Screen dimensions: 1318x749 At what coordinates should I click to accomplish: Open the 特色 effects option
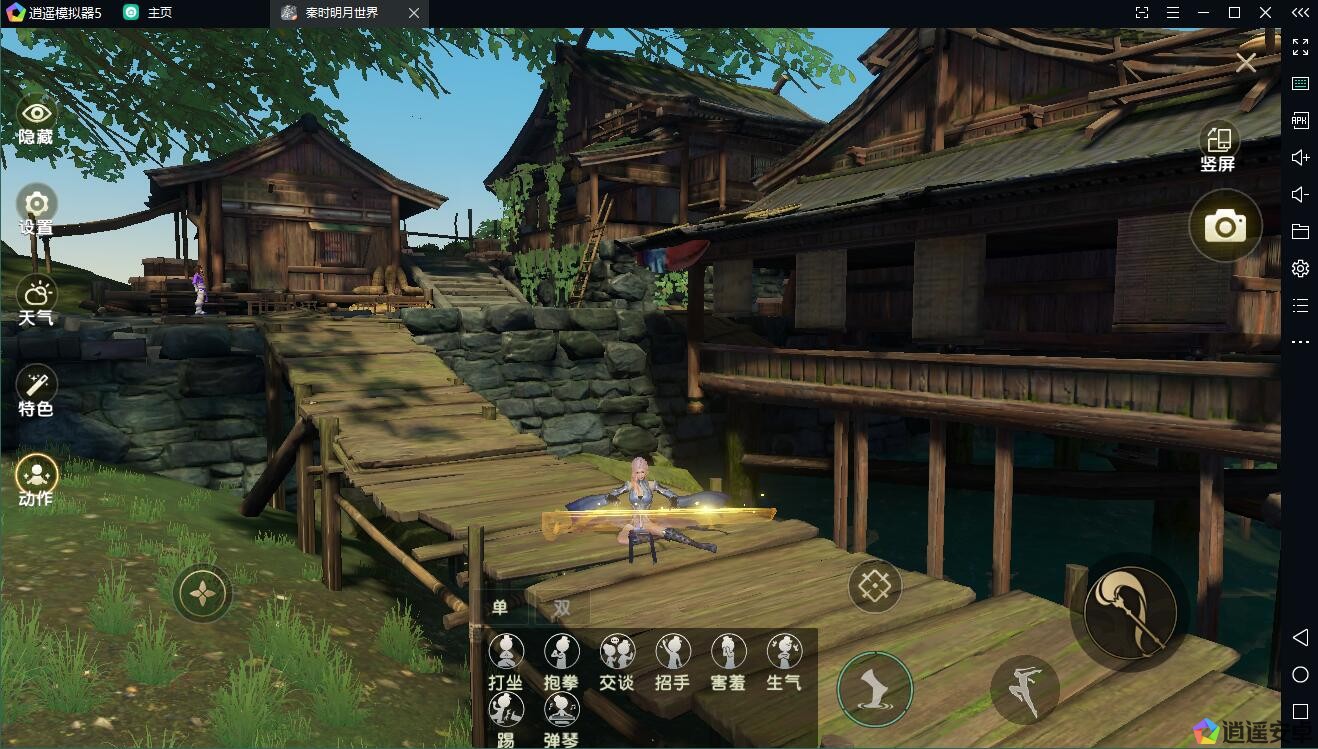coord(36,390)
